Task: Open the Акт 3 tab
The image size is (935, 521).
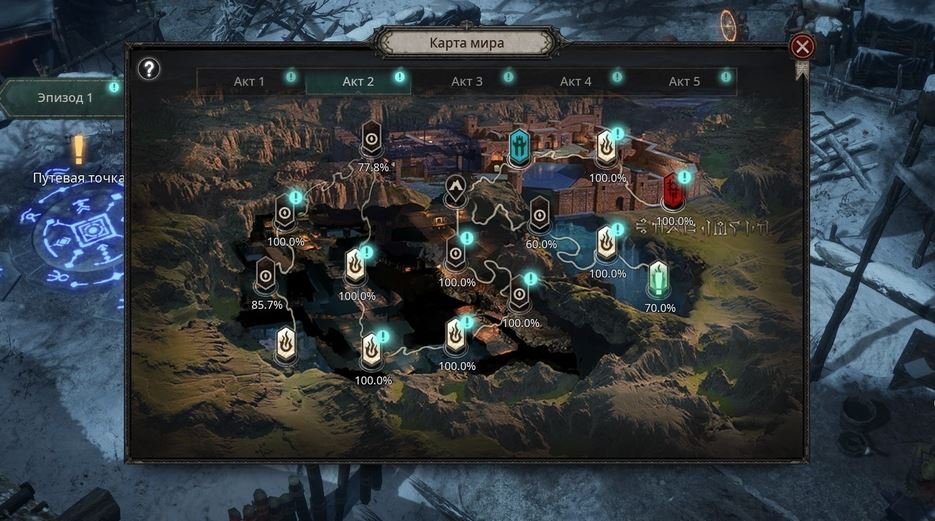Action: coord(466,81)
